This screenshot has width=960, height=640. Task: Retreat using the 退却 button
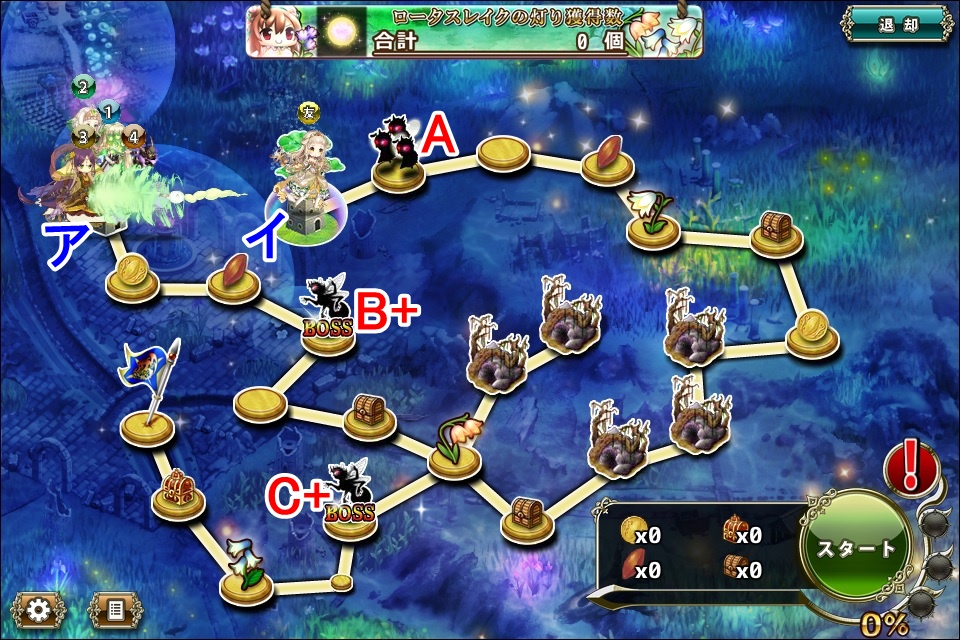pyautogui.click(x=895, y=24)
